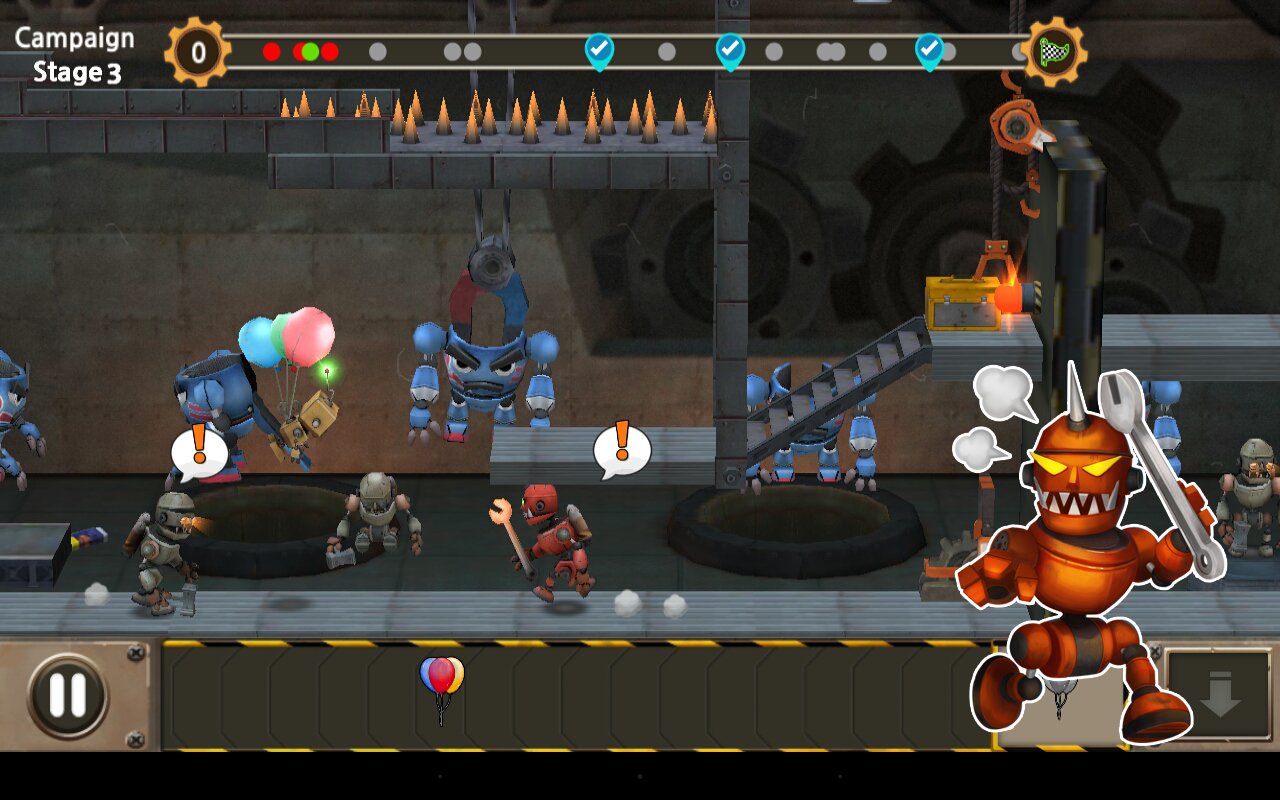Image resolution: width=1280 pixels, height=800 pixels.
Task: Pause the game
Action: 67,696
